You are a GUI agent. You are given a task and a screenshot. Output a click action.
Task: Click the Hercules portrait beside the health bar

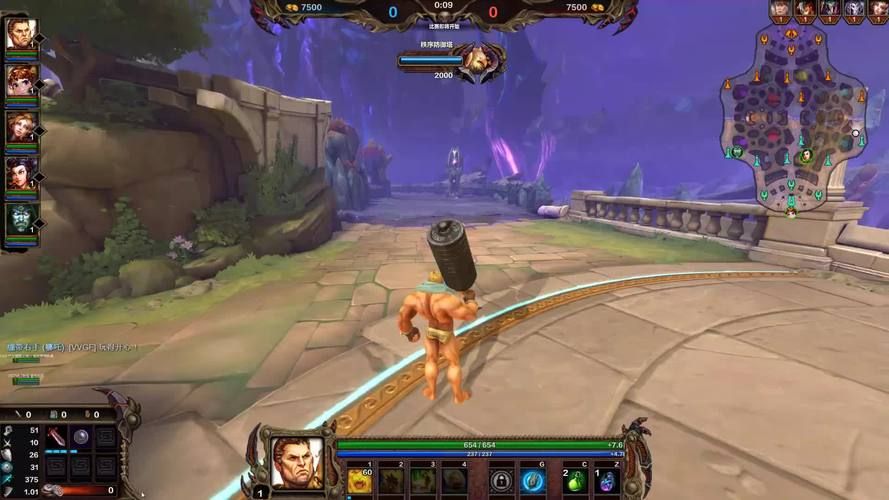point(297,462)
